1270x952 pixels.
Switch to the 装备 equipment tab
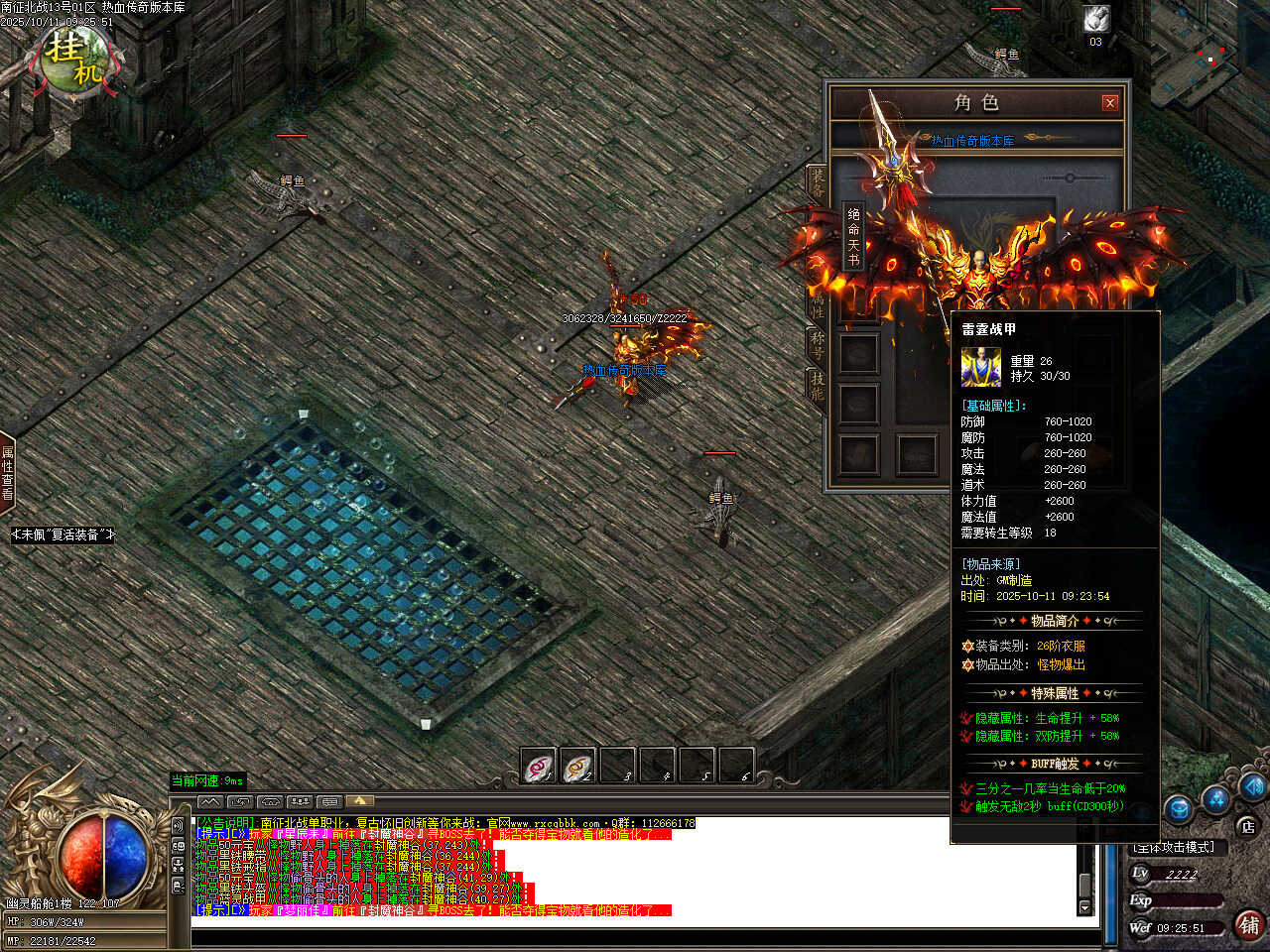tap(818, 184)
